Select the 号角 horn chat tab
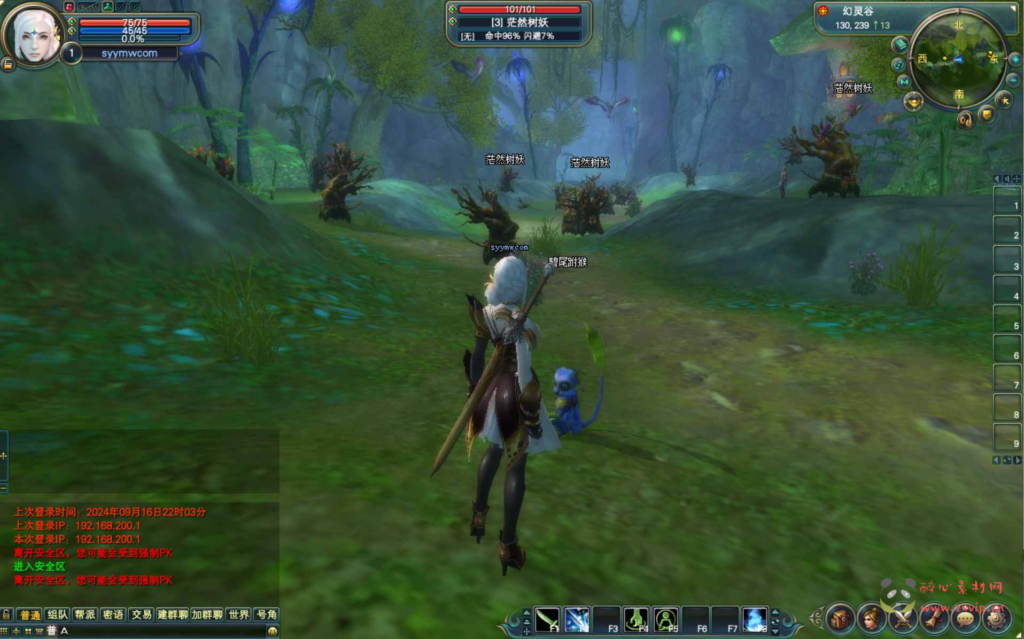The width and height of the screenshot is (1024, 639). [266, 614]
